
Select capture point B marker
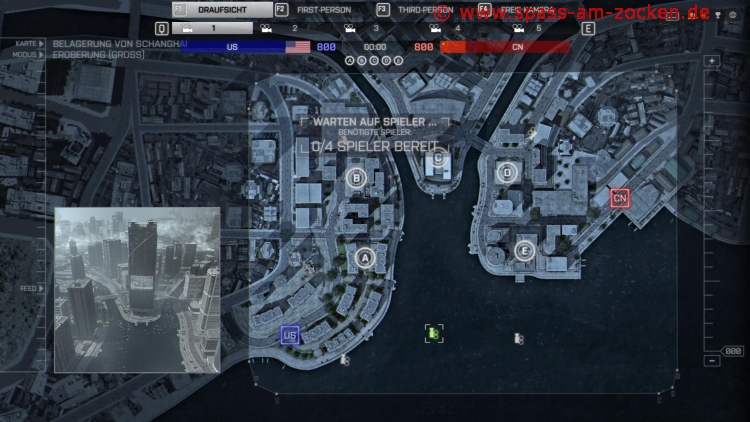[355, 178]
